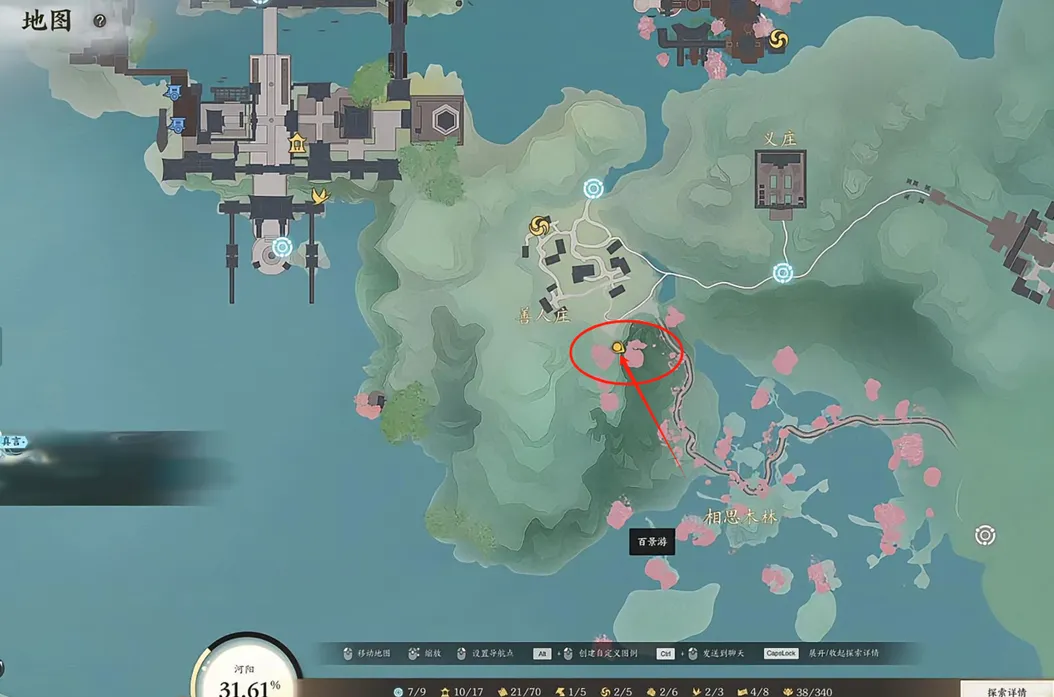Select the teleport waypoint north of 善人庄
Image resolution: width=1054 pixels, height=697 pixels.
(593, 188)
